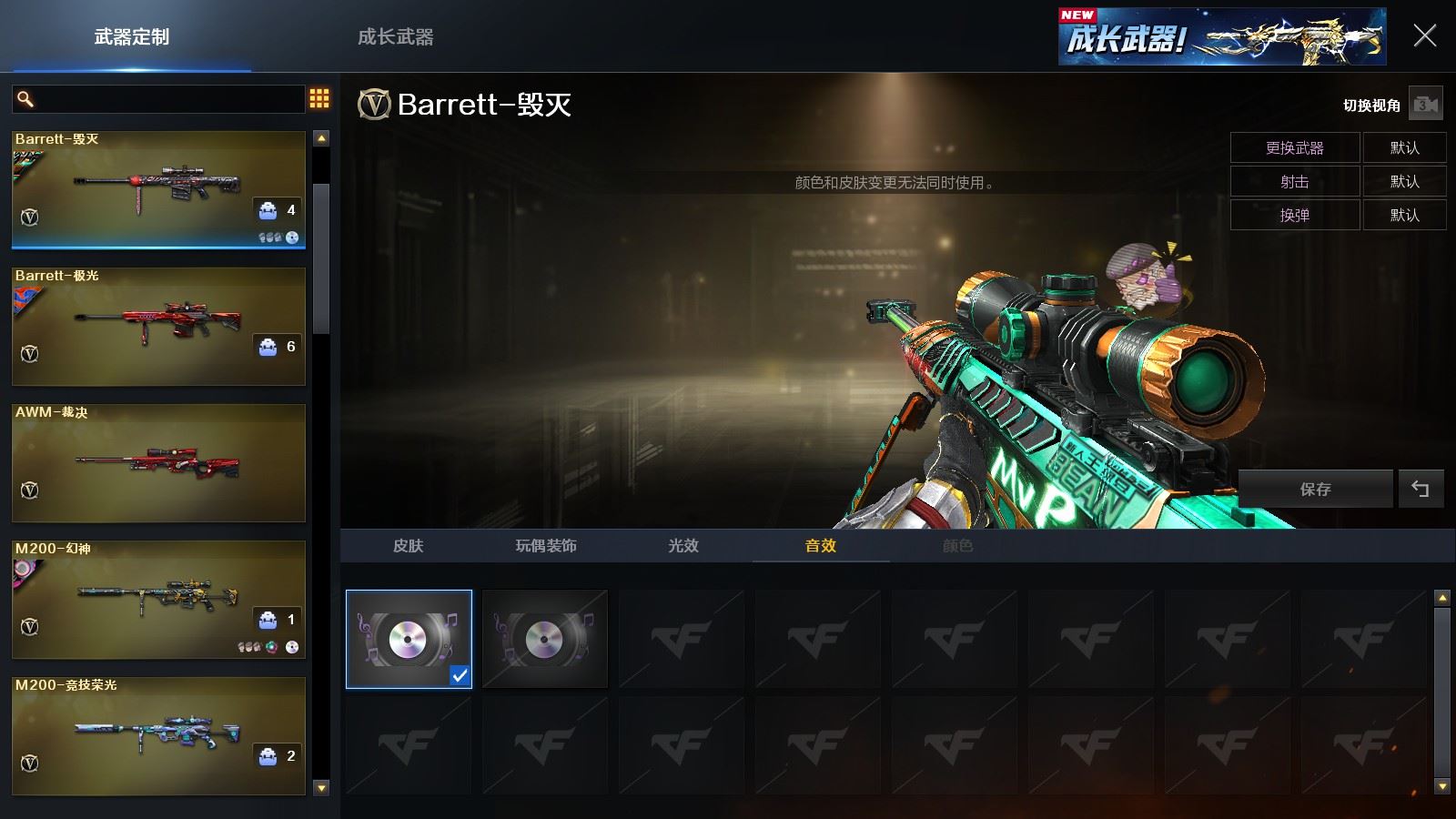Click the 切换视角 camera button

[1425, 106]
